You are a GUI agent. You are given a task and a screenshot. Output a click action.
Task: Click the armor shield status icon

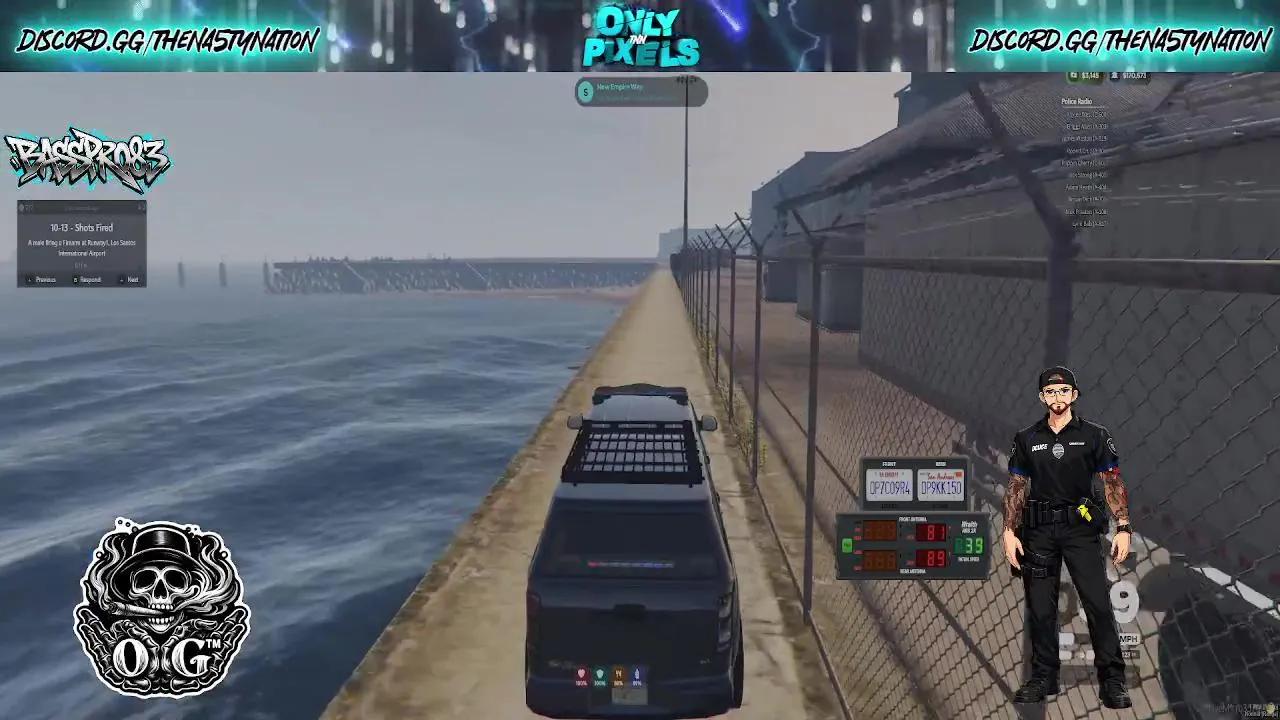click(600, 672)
